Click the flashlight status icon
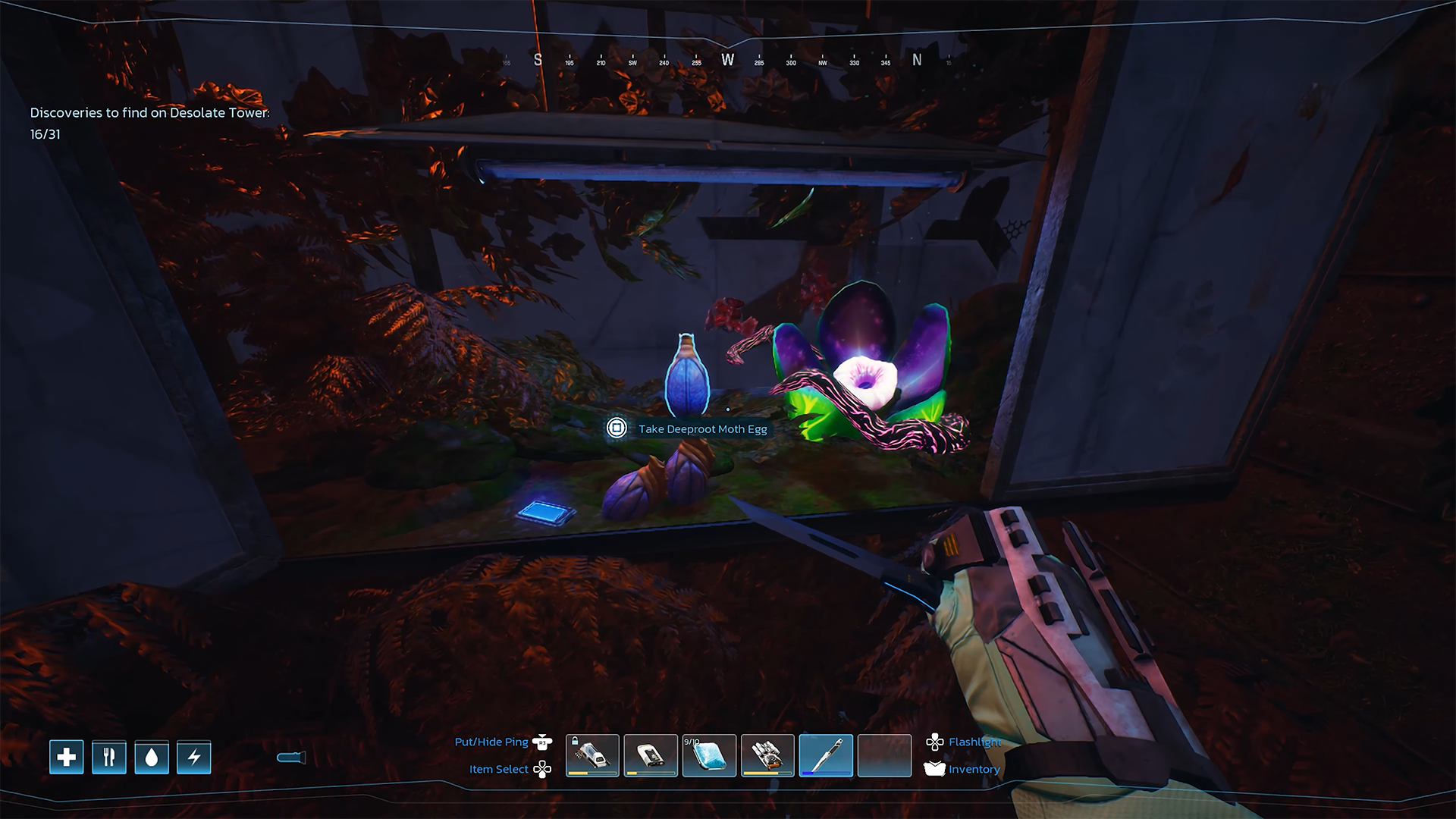The image size is (1456, 819). pyautogui.click(x=291, y=757)
